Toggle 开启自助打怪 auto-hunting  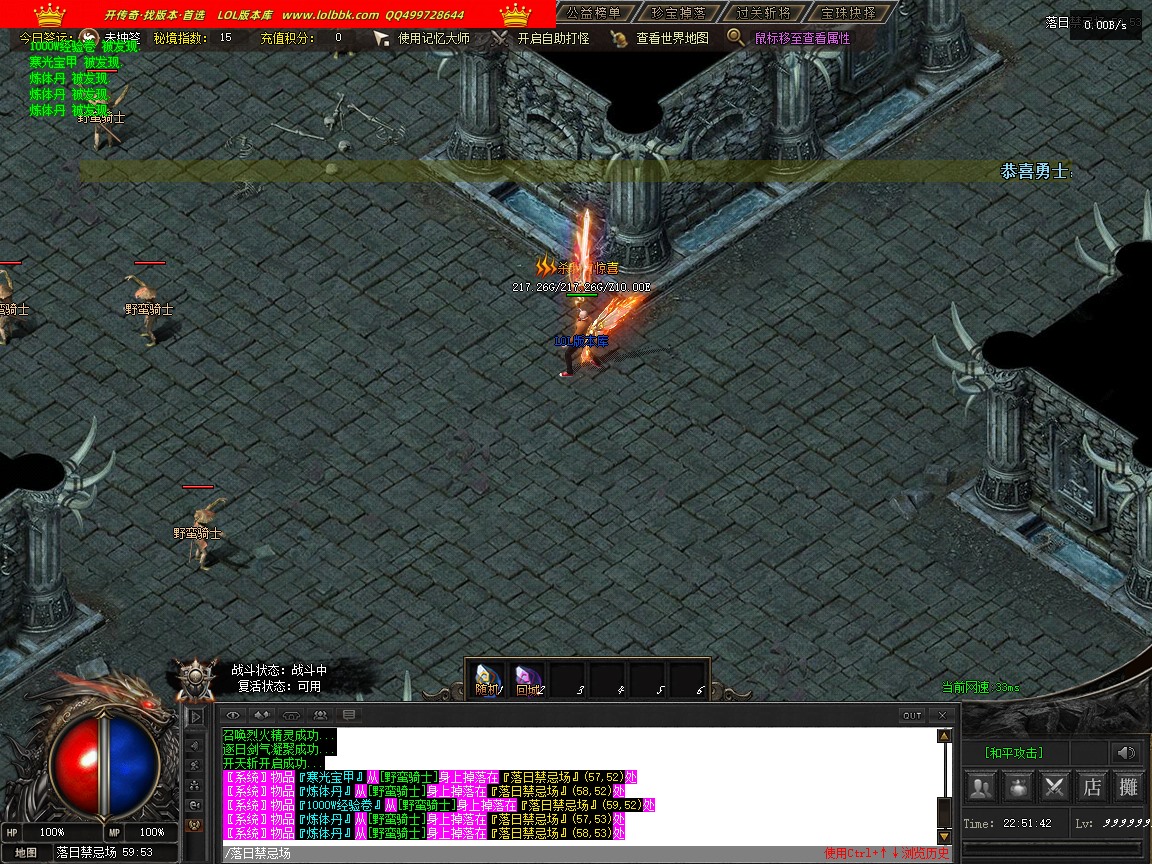coord(553,38)
